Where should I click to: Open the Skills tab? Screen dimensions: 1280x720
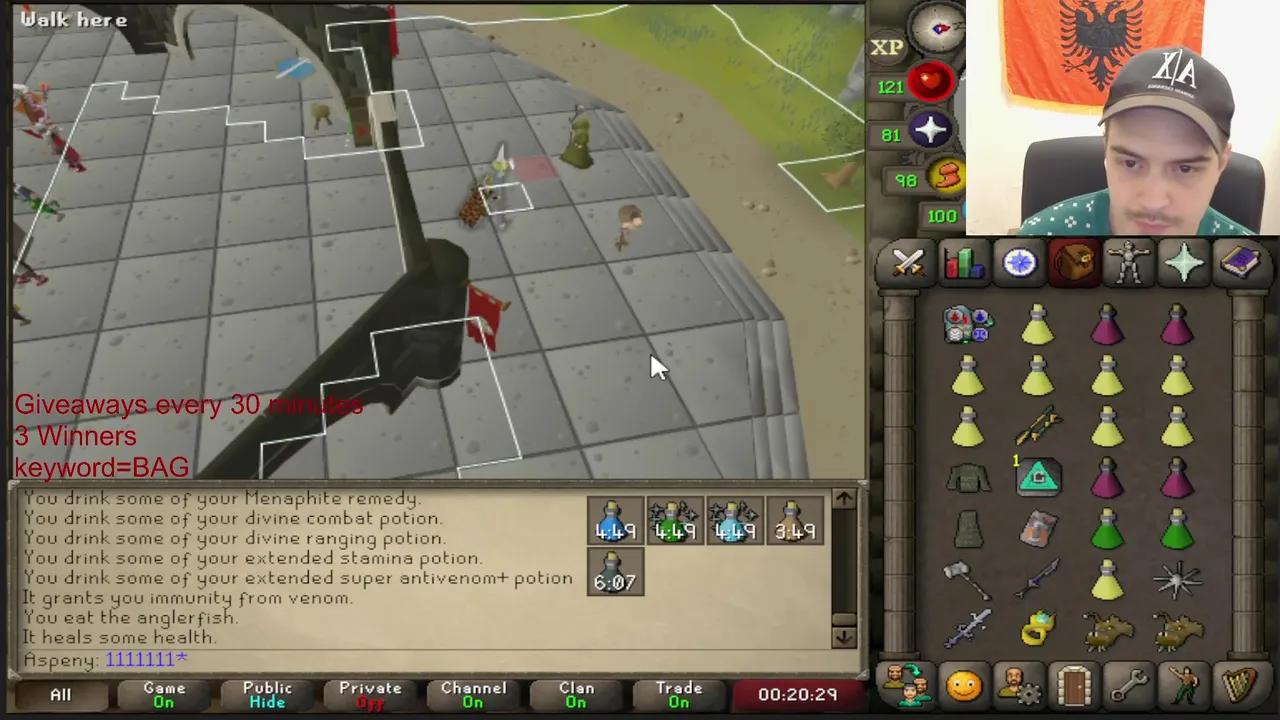click(962, 262)
